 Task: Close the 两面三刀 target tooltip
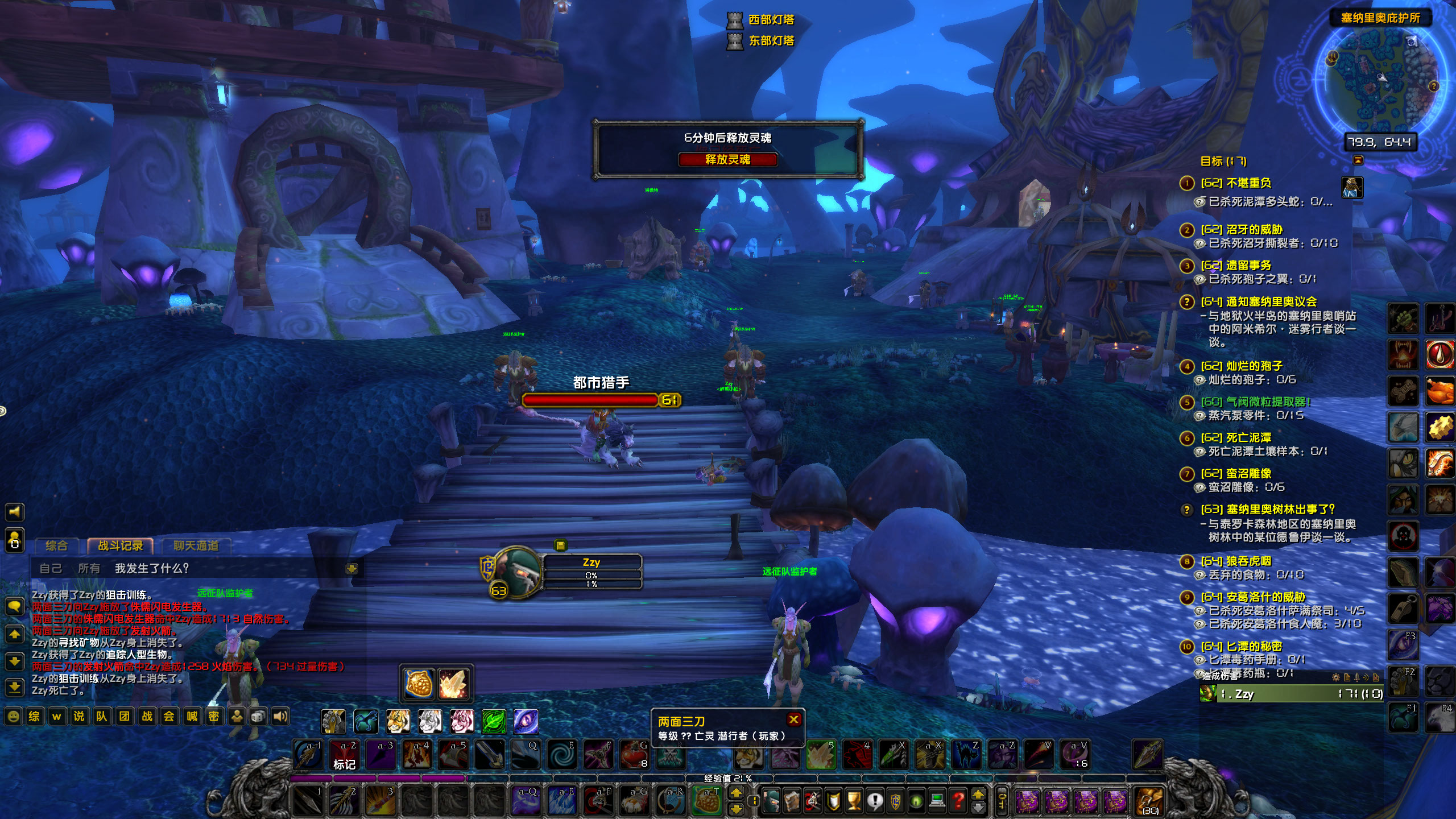793,719
